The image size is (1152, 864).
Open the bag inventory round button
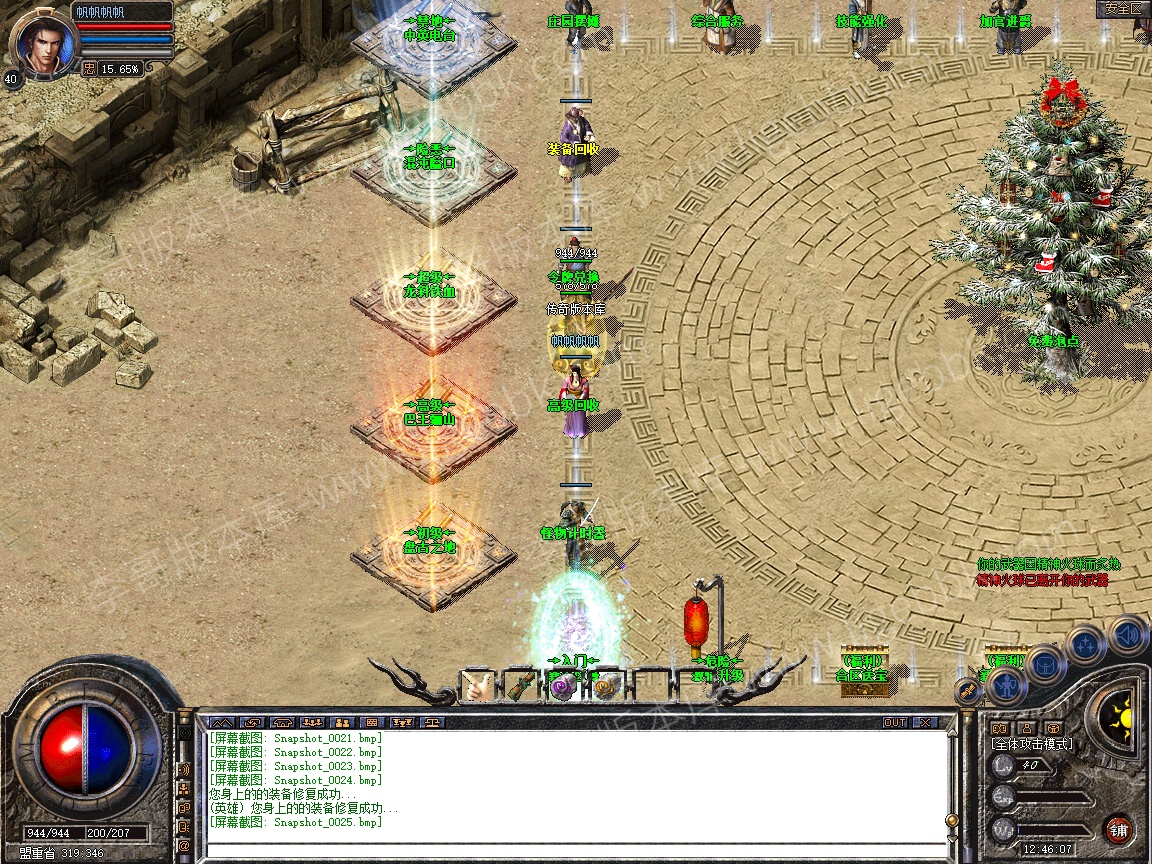pyautogui.click(x=1045, y=664)
